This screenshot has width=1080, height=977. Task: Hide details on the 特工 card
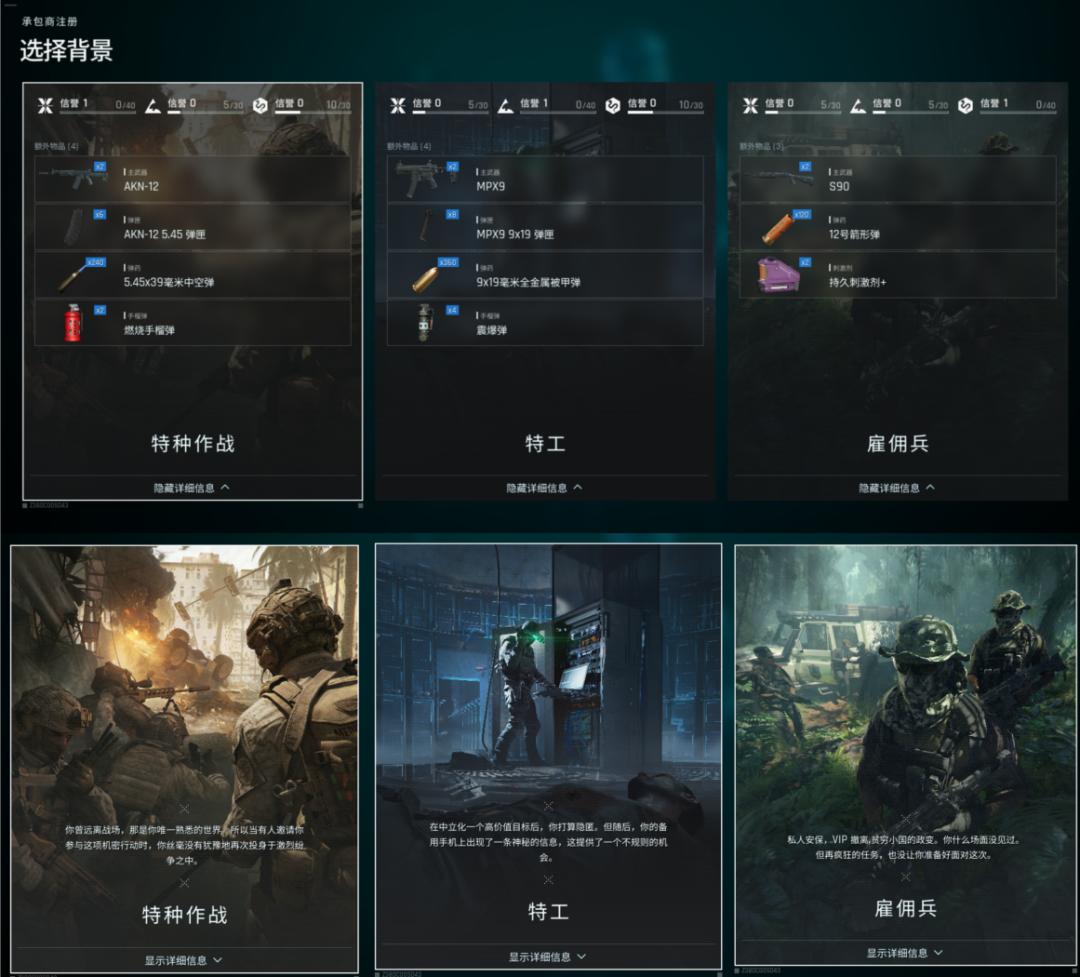545,488
